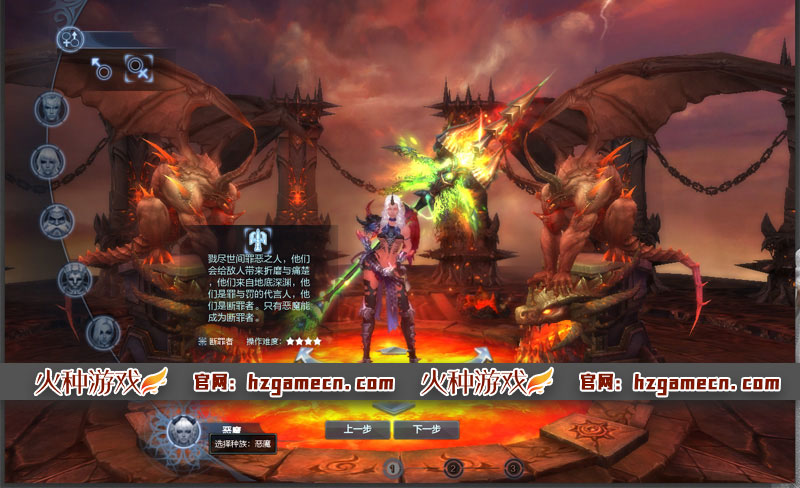Select the horned beast mask portrait
This screenshot has width=800, height=488.
(74, 280)
